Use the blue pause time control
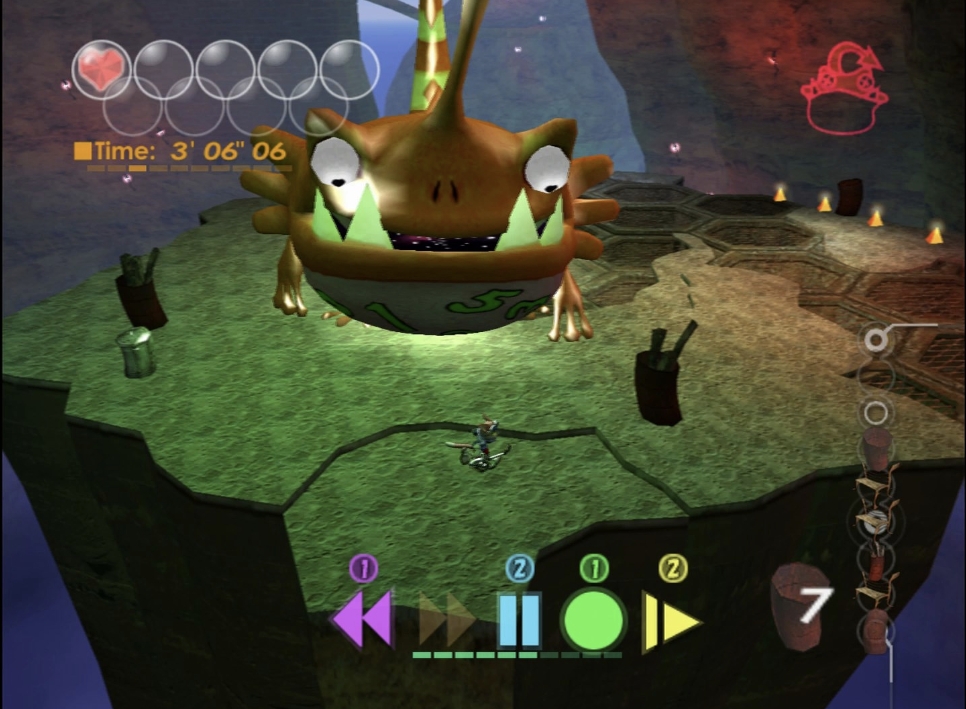This screenshot has width=966, height=709. [519, 620]
